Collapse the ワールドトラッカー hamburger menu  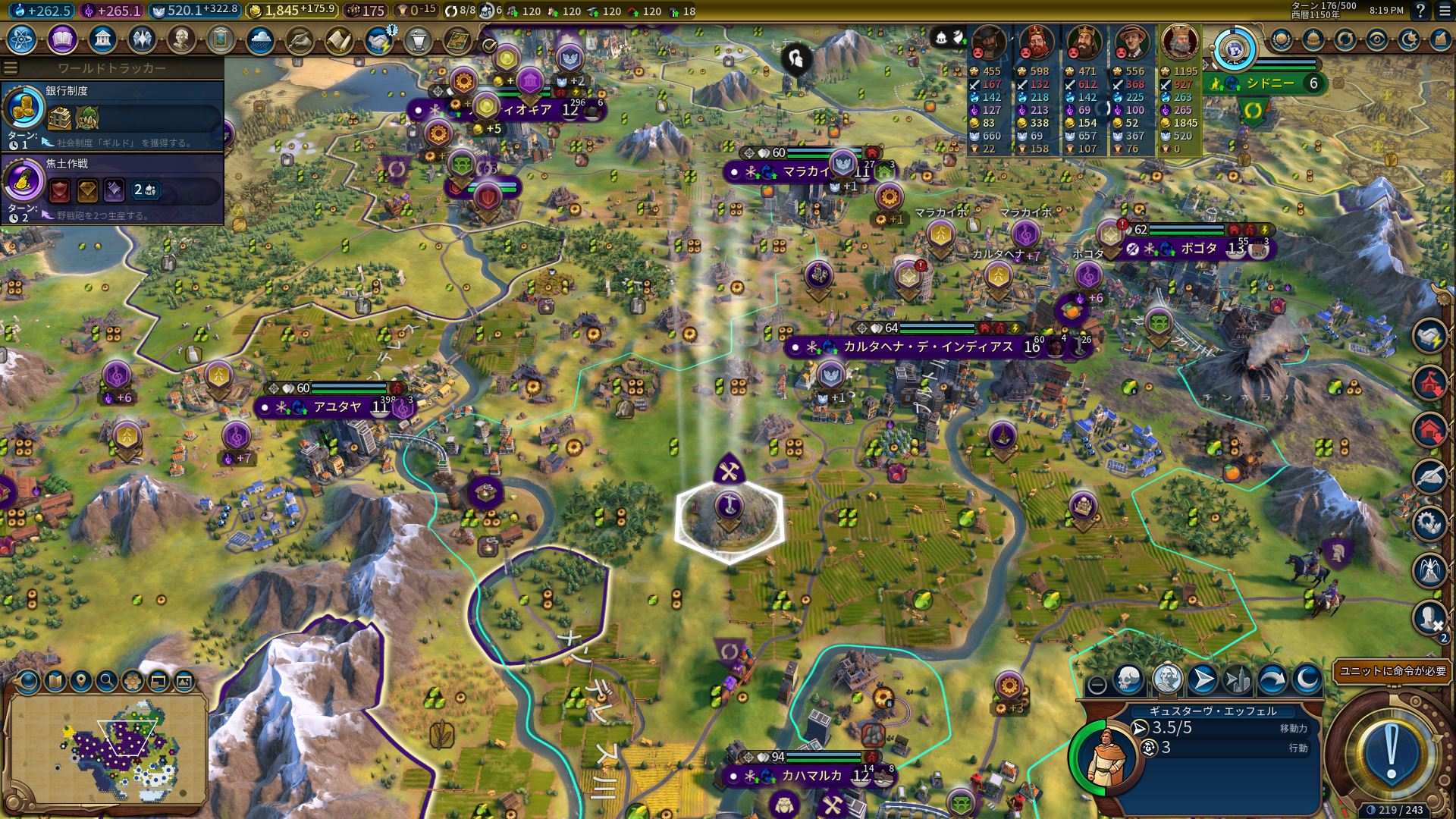[11, 68]
